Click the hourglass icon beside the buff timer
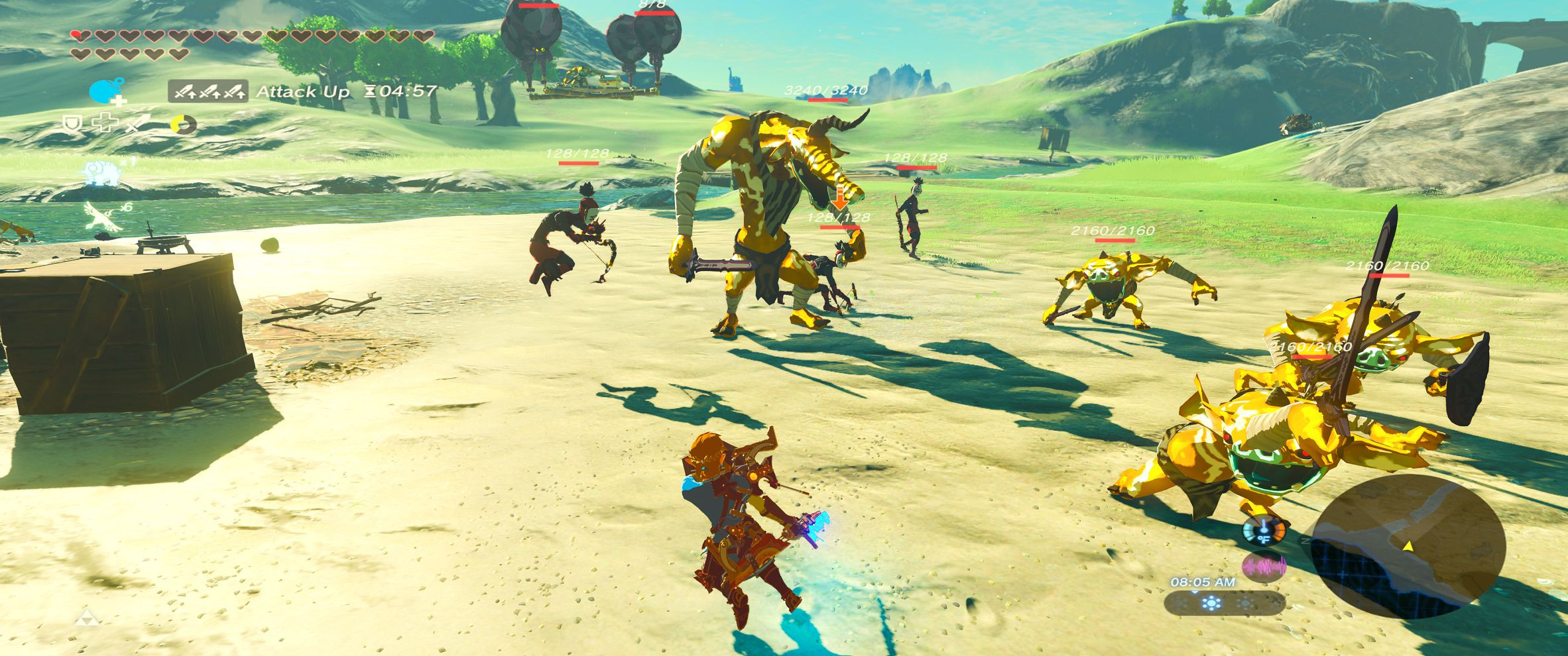 (x=371, y=91)
